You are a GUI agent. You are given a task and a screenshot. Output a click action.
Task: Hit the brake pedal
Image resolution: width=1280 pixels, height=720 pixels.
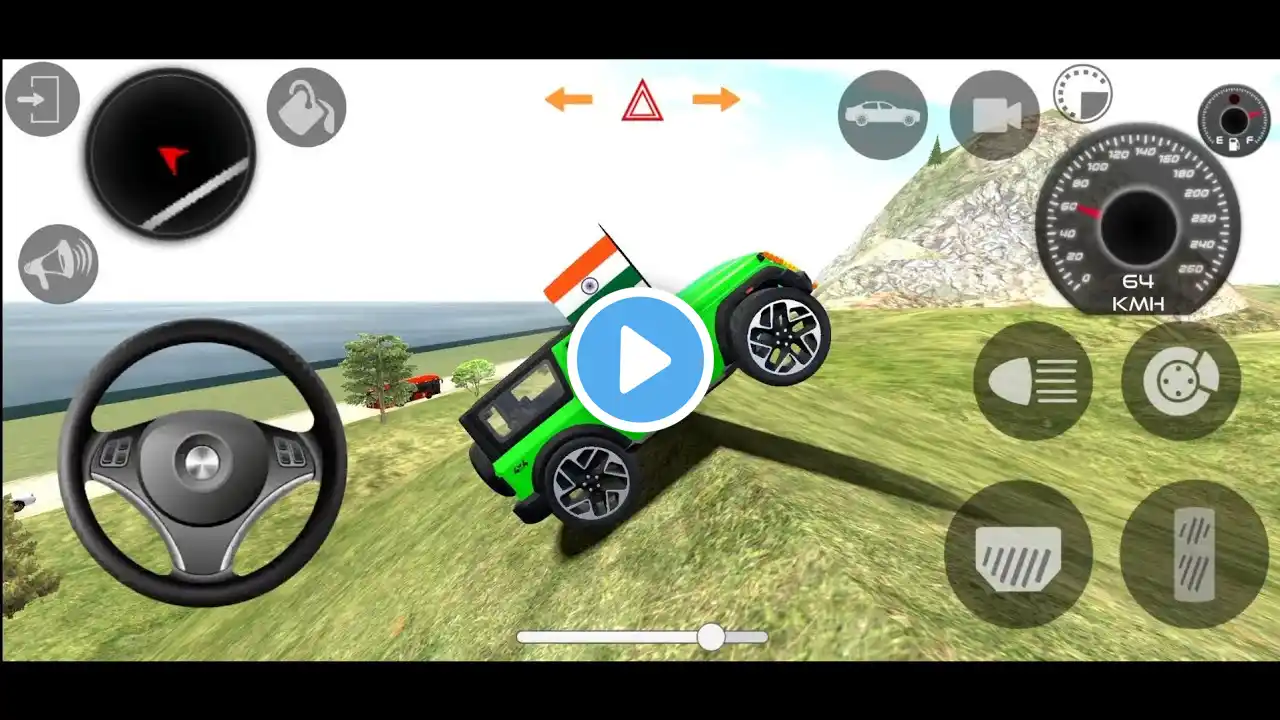(x=1018, y=553)
